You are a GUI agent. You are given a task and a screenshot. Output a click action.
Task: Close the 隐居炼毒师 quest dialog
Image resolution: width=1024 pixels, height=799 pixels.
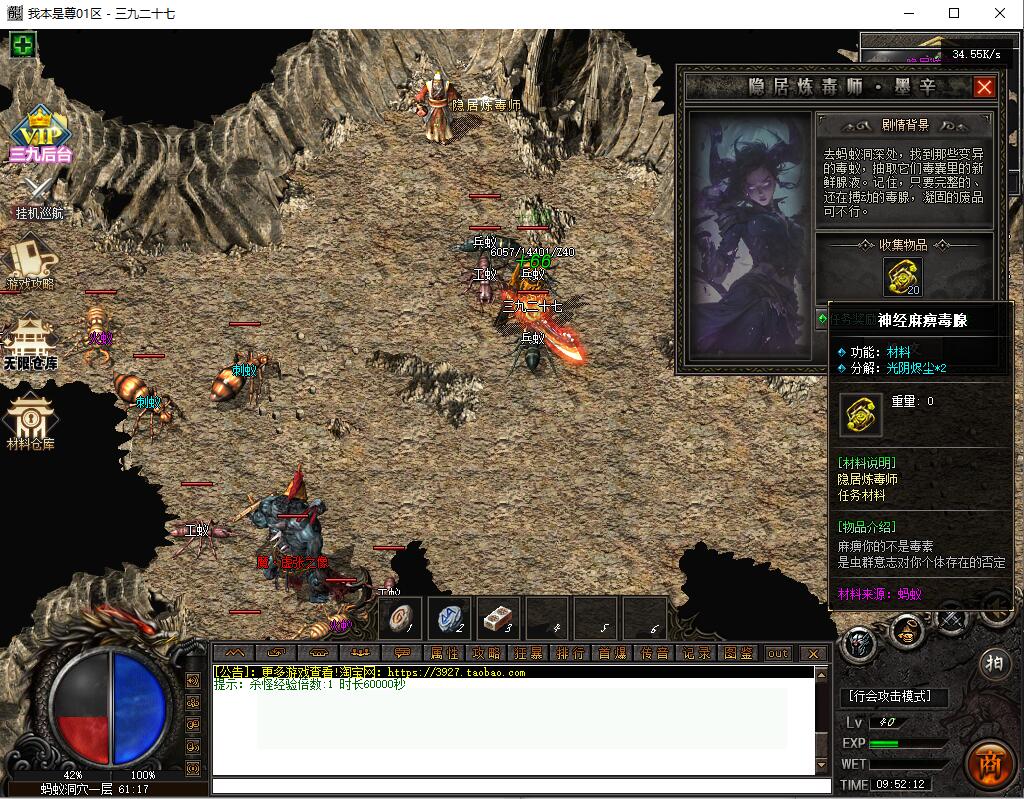pyautogui.click(x=984, y=87)
